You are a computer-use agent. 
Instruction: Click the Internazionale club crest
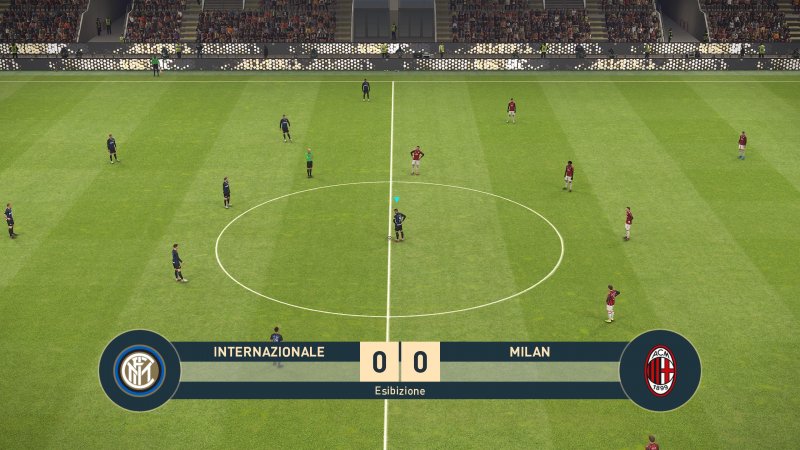(140, 370)
